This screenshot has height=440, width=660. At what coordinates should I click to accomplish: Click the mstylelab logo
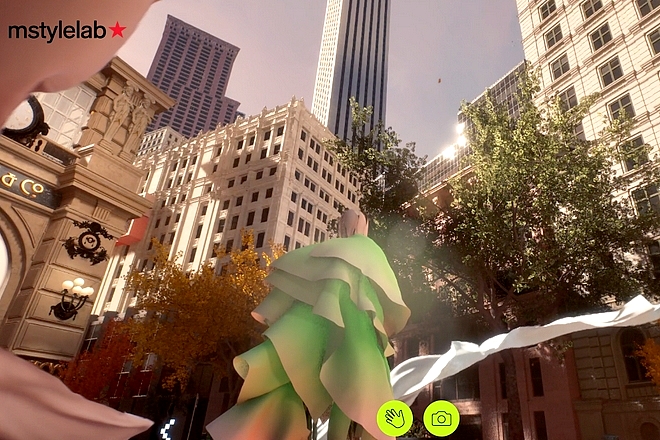(x=67, y=30)
